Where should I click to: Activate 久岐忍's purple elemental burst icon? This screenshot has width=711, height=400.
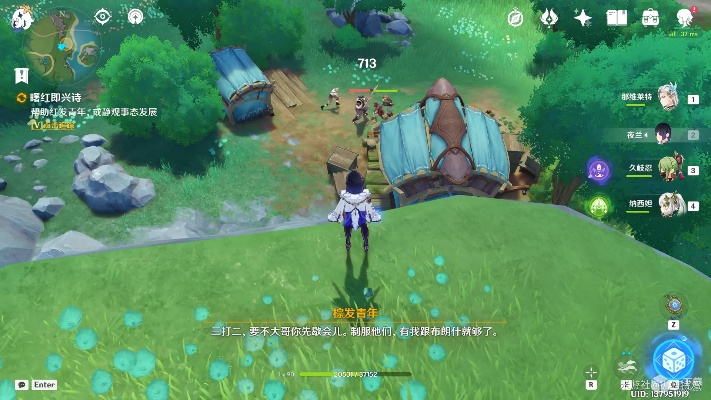pyautogui.click(x=598, y=169)
